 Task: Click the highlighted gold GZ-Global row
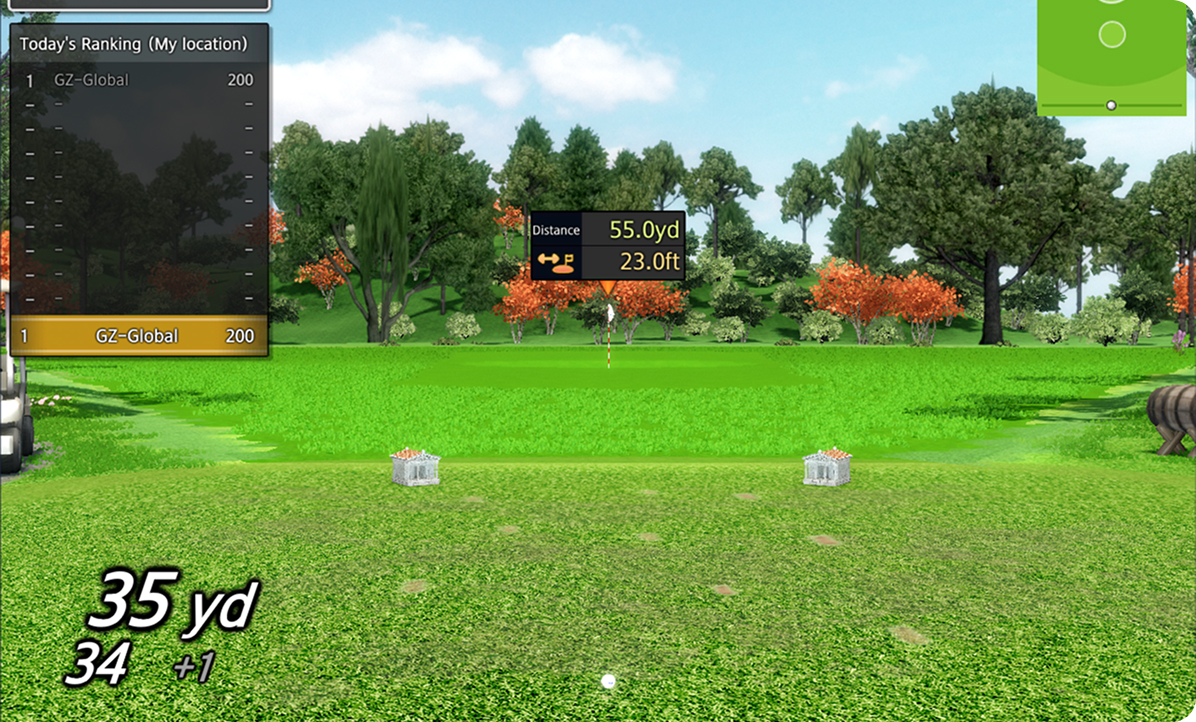click(139, 336)
